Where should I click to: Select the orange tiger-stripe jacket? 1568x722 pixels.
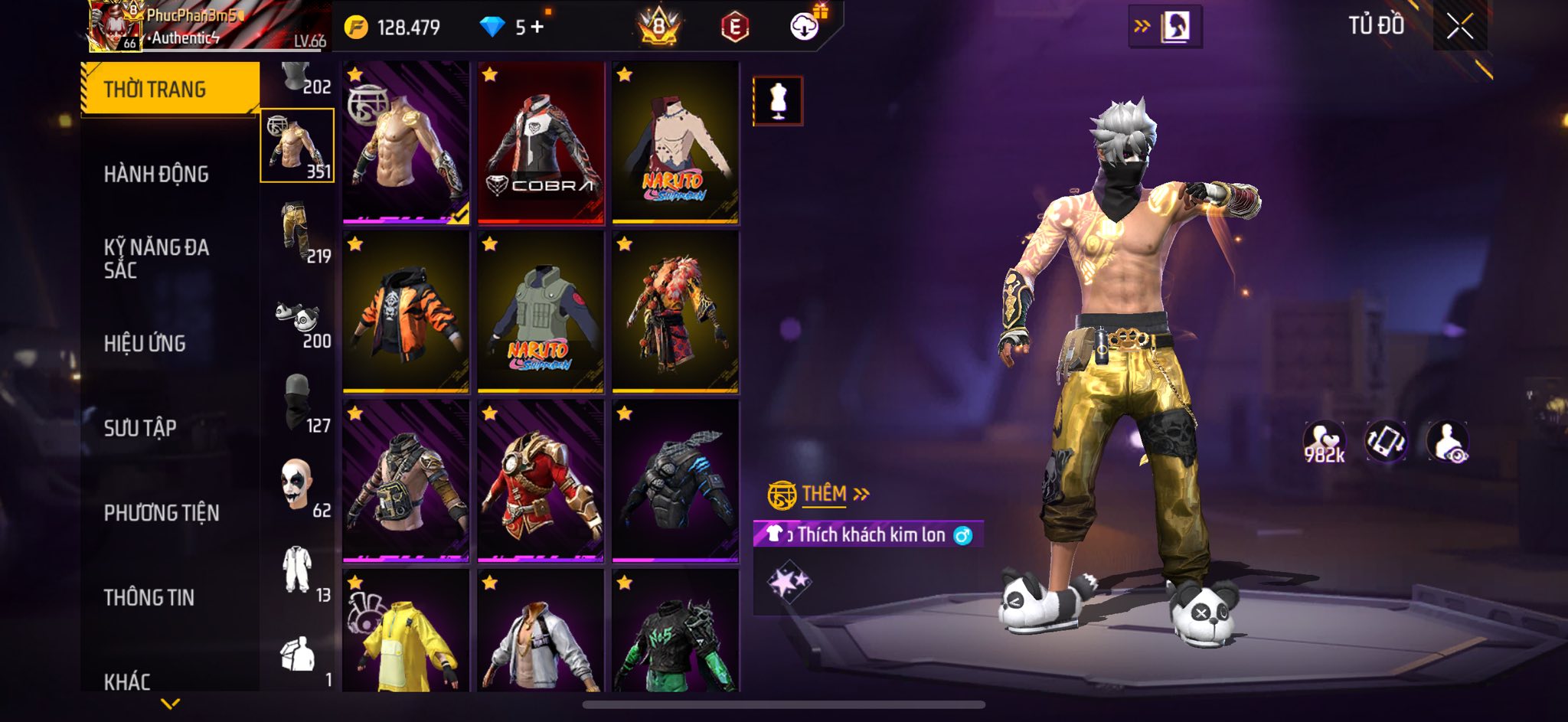point(406,312)
